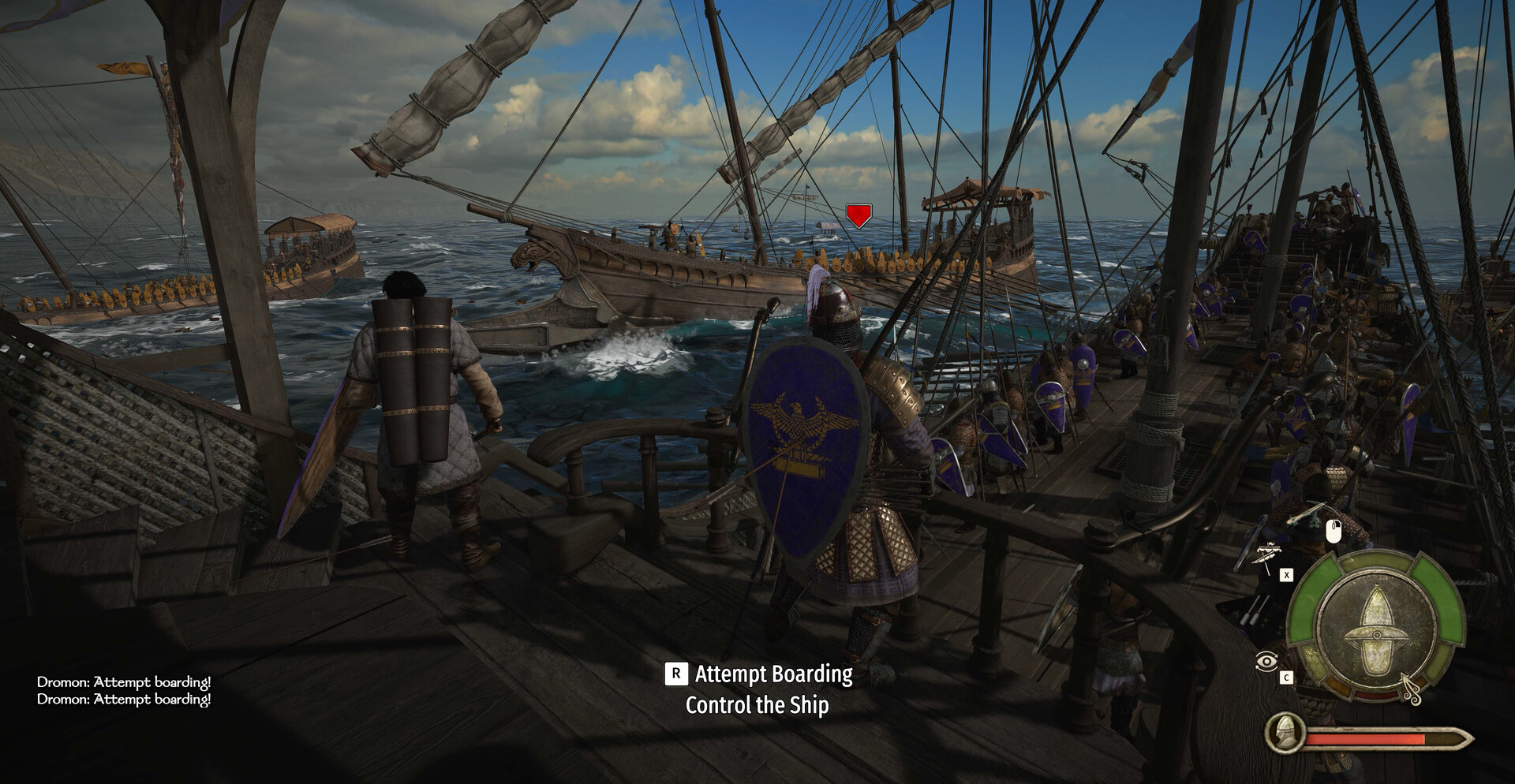This screenshot has height=784, width=1515.
Task: Click the red shield enemy ship marker
Action: (x=858, y=215)
